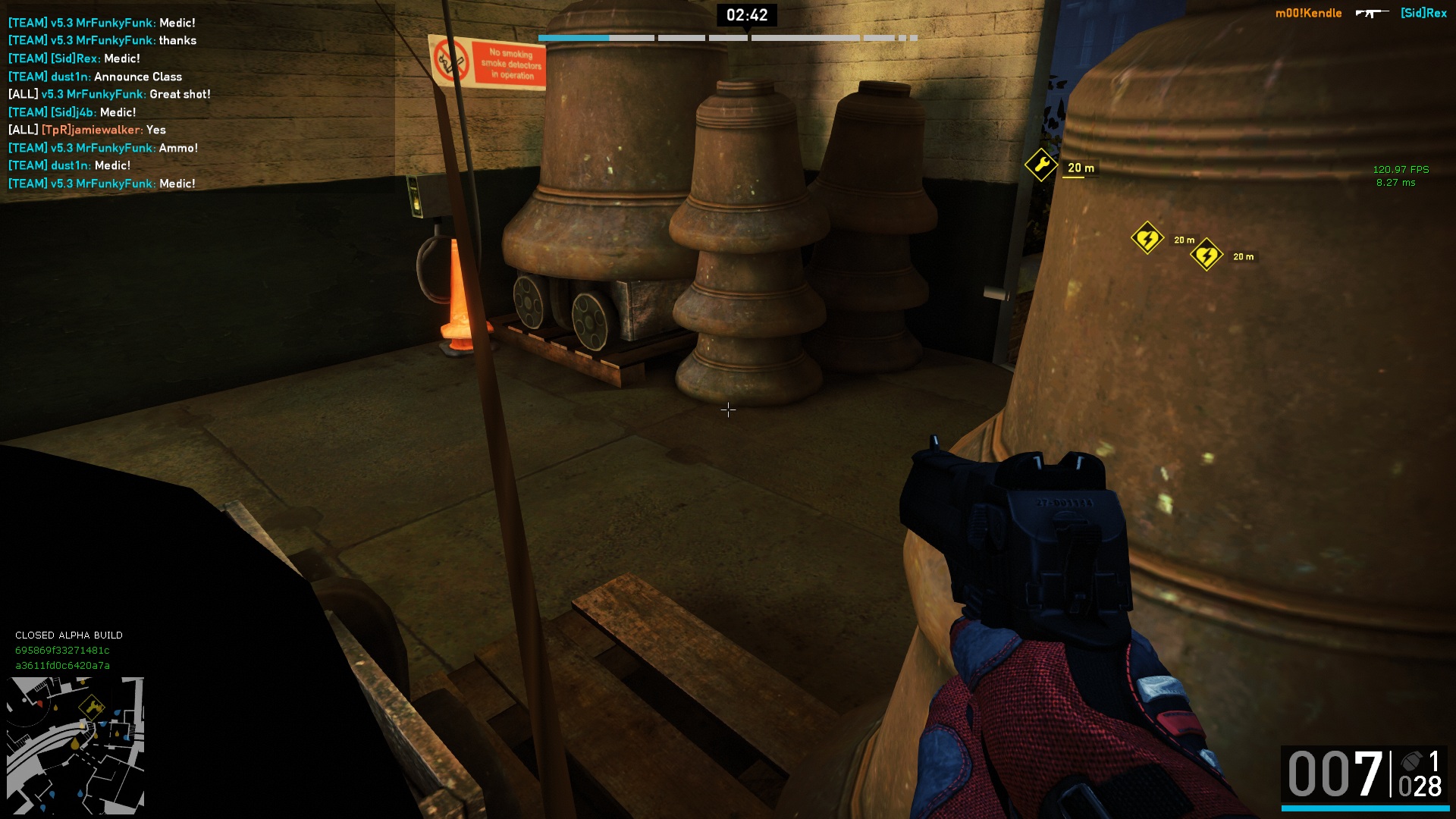Select the yellow objective marker on the minimap
Image resolution: width=1456 pixels, height=819 pixels.
tap(93, 707)
